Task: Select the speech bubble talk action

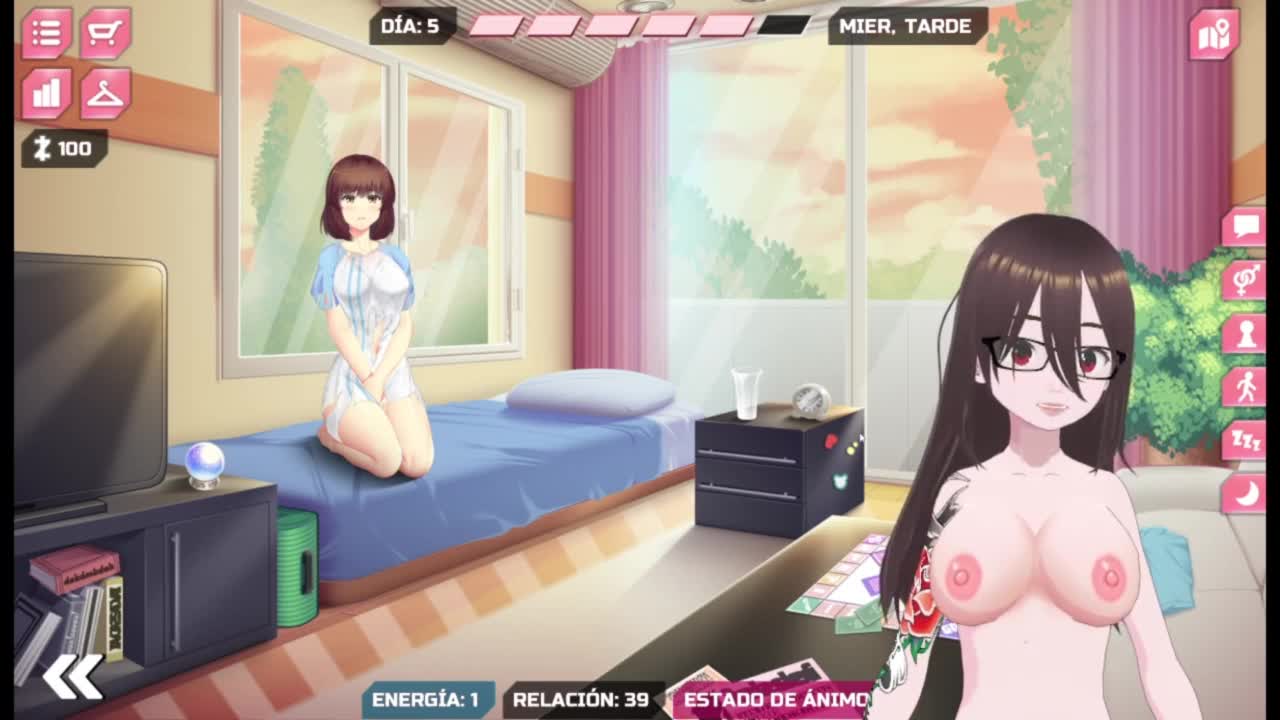Action: tap(1244, 227)
